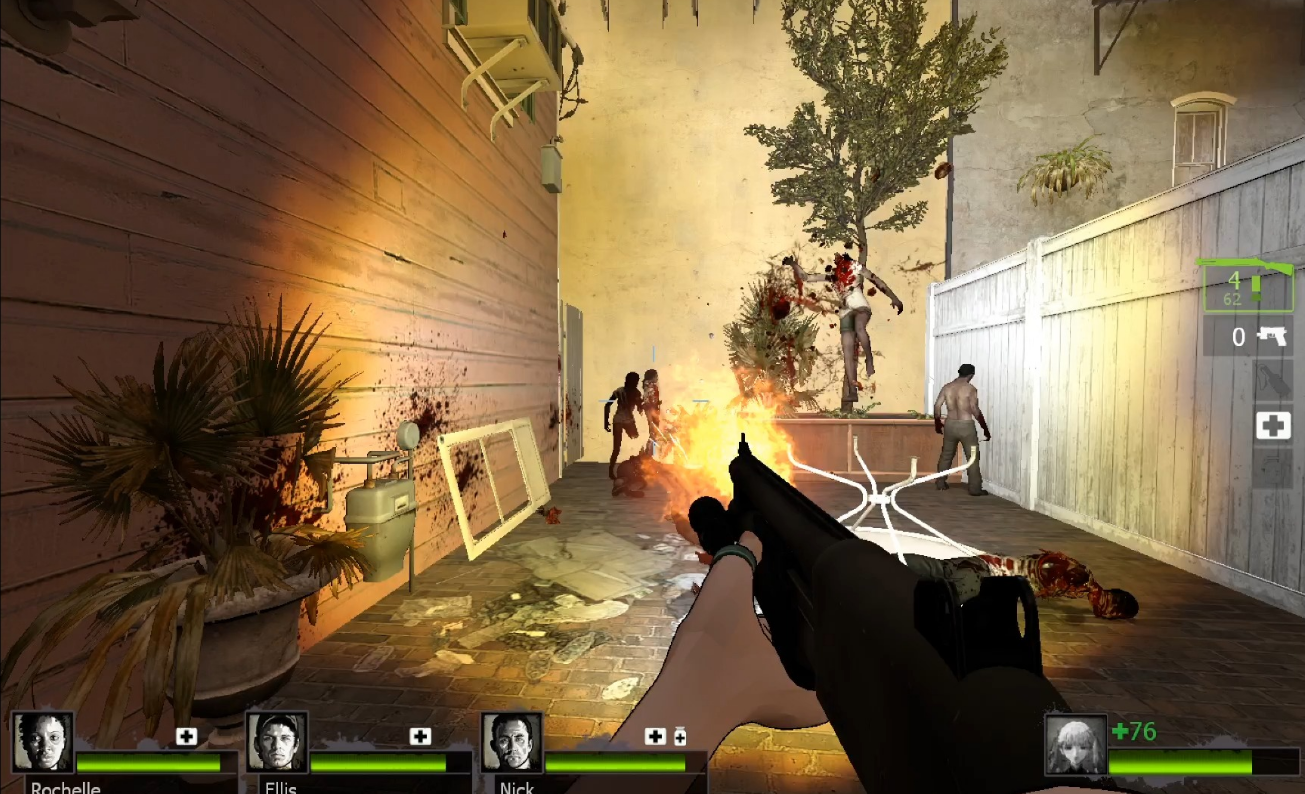Screen dimensions: 1305x794
Task: Select the dimmed molotov throwable slot
Action: [x=1272, y=381]
